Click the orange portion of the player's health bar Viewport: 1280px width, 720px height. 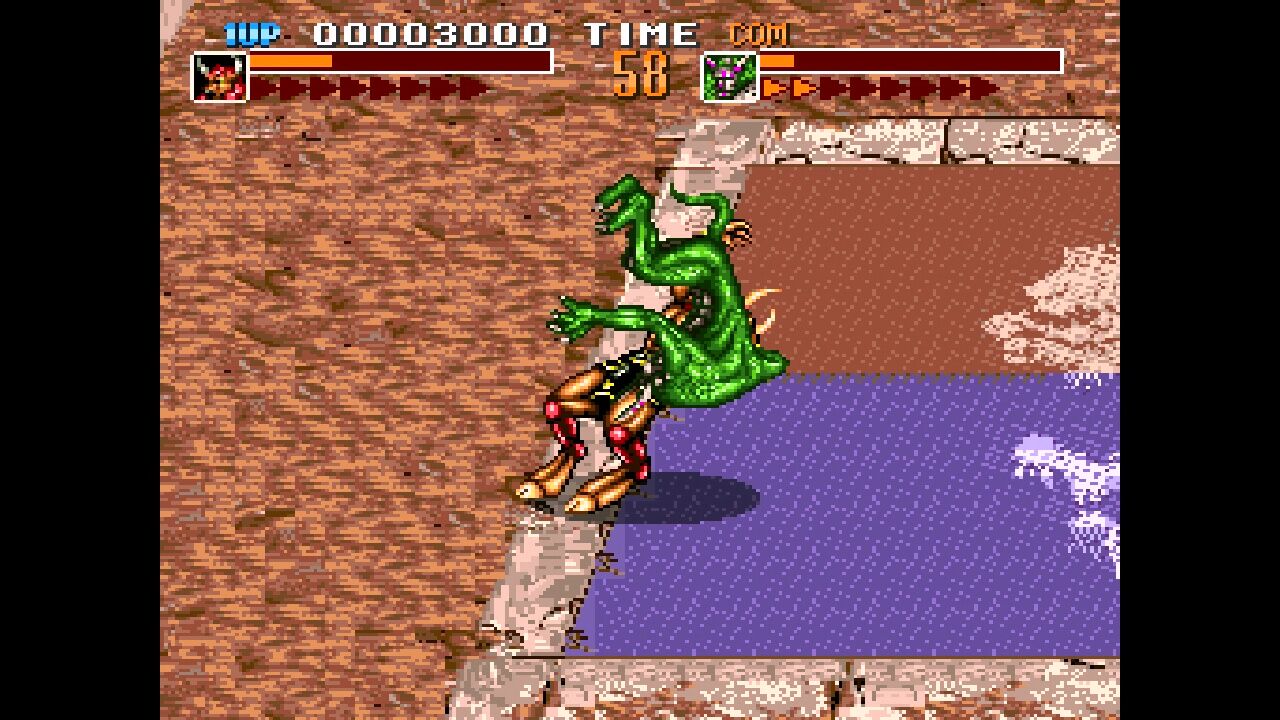(x=290, y=63)
